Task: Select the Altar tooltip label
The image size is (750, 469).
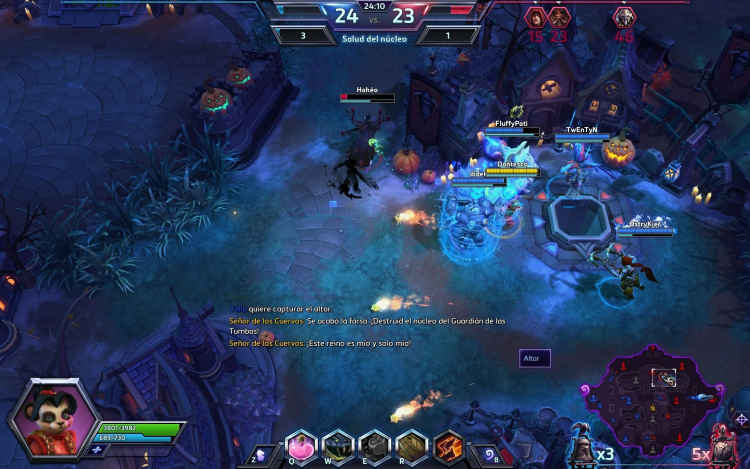Action: (534, 358)
